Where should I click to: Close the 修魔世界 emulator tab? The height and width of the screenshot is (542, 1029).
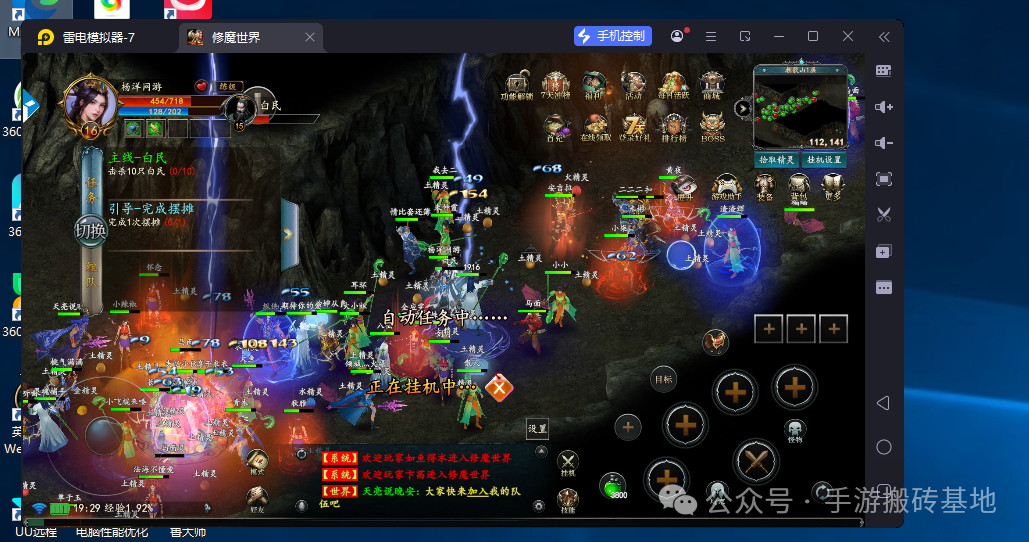click(310, 37)
